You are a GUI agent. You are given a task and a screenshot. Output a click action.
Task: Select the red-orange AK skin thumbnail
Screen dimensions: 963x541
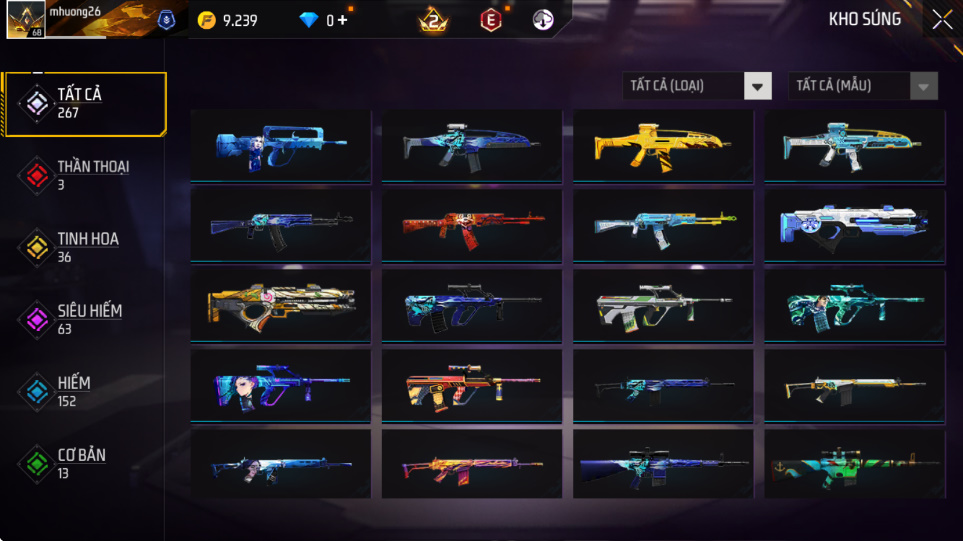click(472, 225)
